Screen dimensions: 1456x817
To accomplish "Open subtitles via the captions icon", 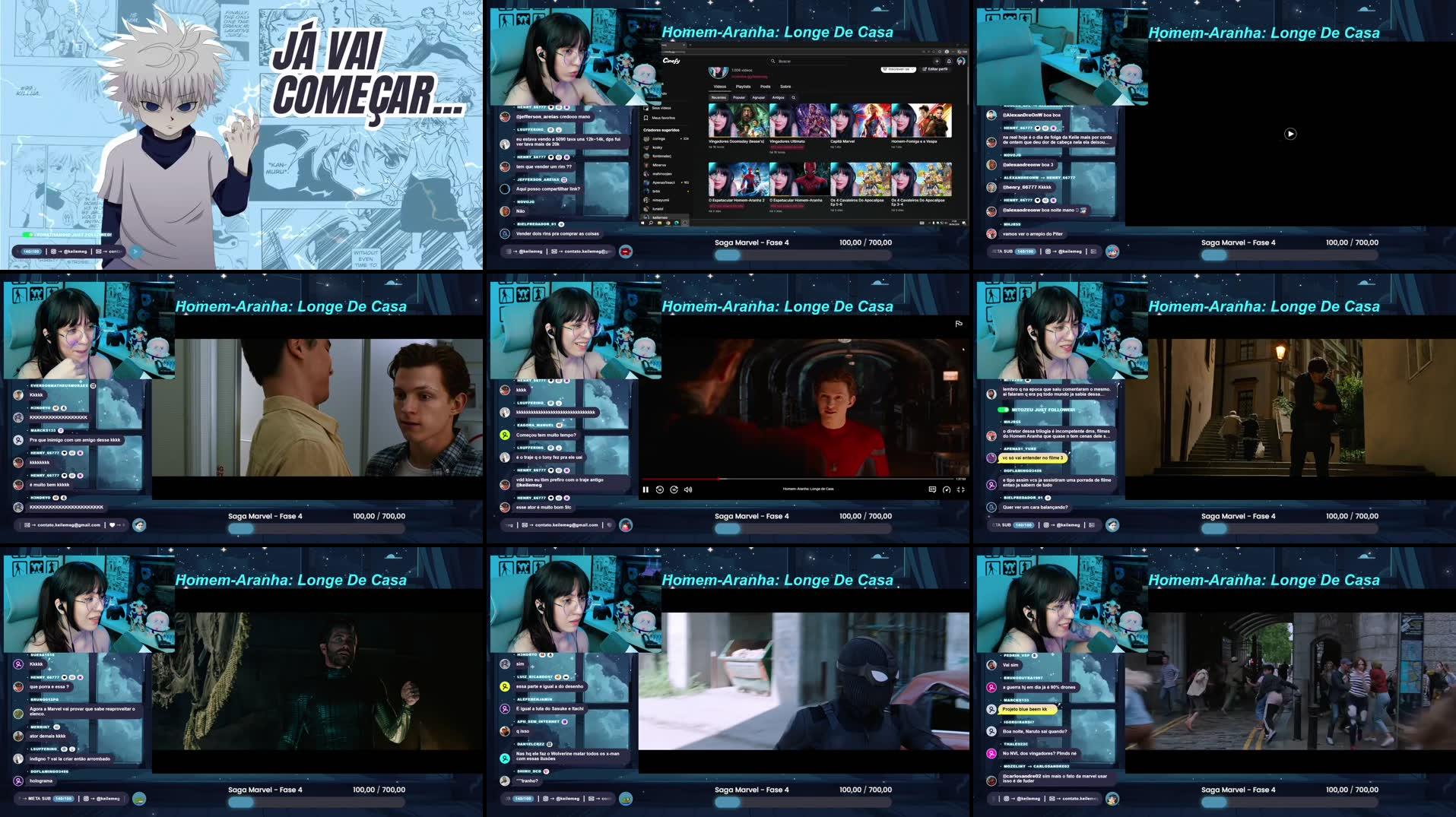I will pyautogui.click(x=933, y=489).
